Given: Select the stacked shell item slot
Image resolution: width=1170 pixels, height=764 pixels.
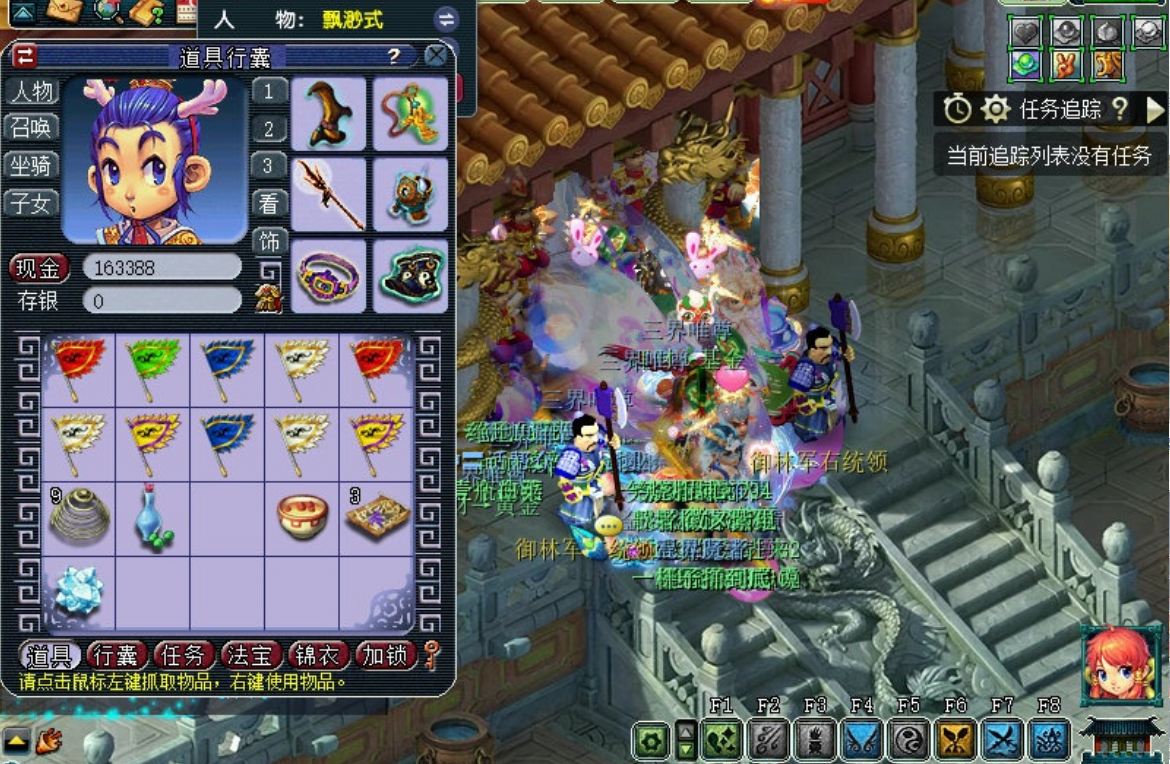Looking at the screenshot, I should pyautogui.click(x=78, y=517).
